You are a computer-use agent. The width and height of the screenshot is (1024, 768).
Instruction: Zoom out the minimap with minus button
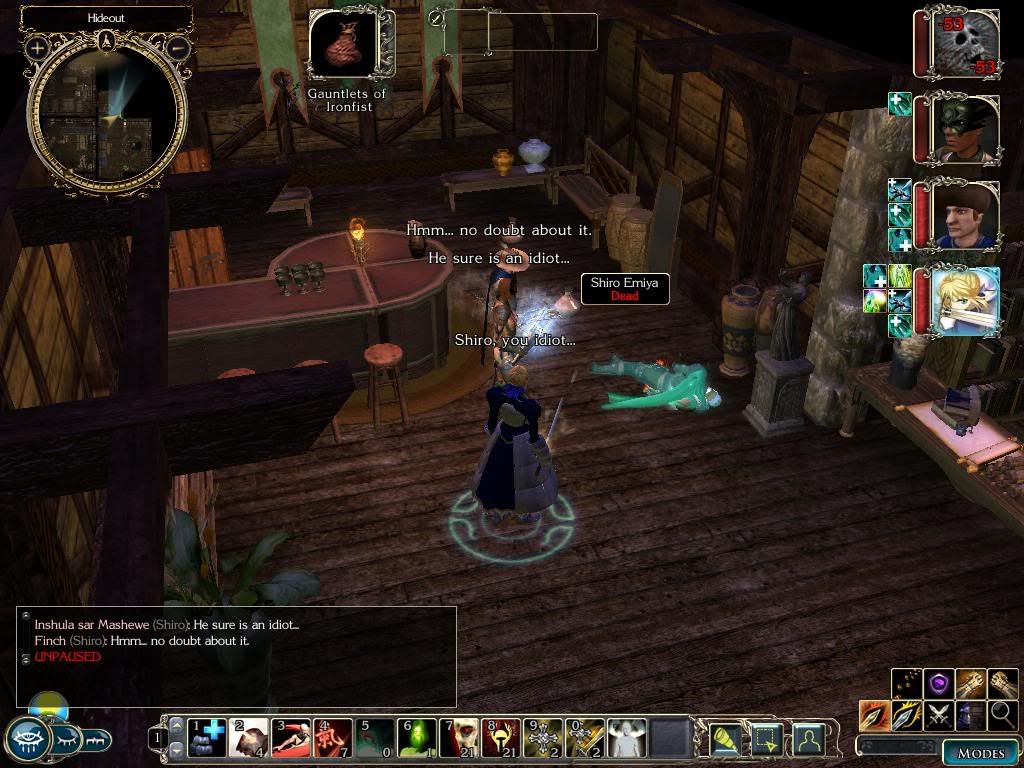pyautogui.click(x=177, y=47)
